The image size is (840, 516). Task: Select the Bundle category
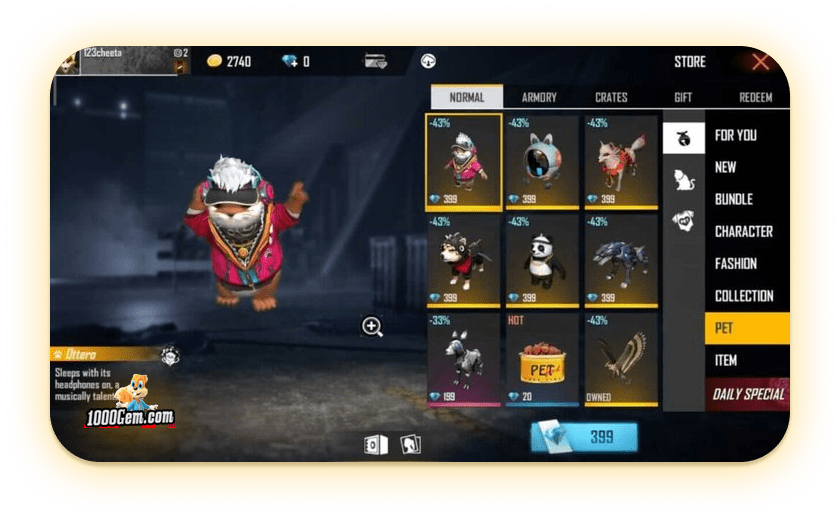pos(734,199)
